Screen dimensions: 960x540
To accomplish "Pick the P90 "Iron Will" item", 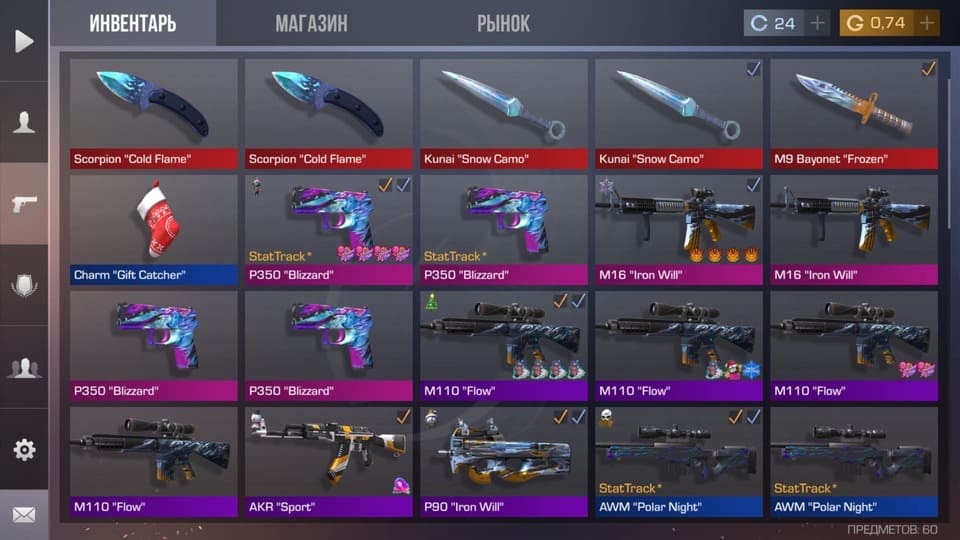I will coord(503,461).
